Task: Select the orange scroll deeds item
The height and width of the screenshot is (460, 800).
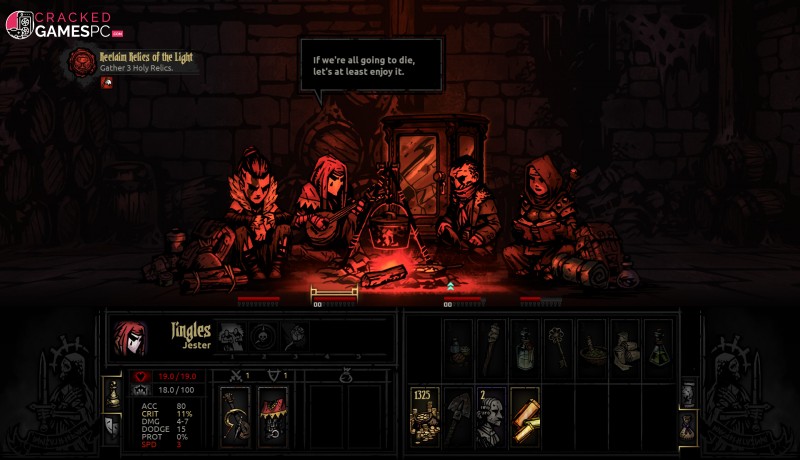Action: click(x=525, y=413)
